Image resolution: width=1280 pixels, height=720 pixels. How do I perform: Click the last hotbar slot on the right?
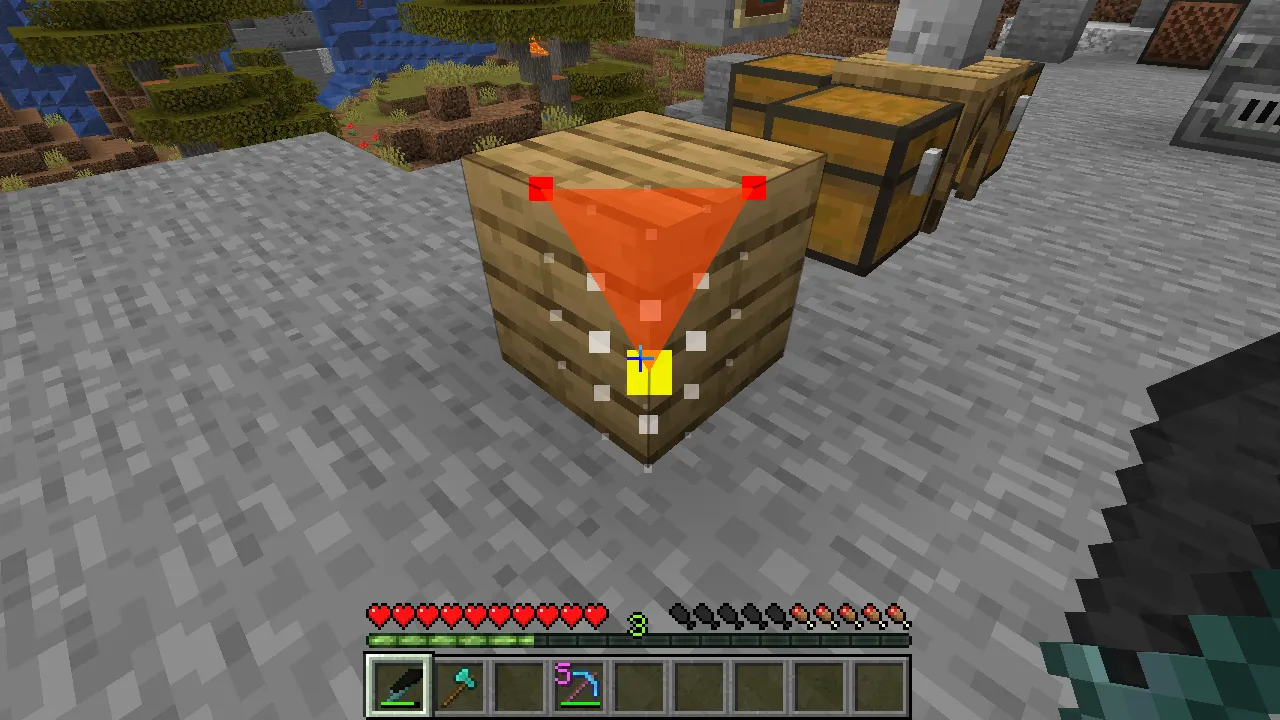878,684
